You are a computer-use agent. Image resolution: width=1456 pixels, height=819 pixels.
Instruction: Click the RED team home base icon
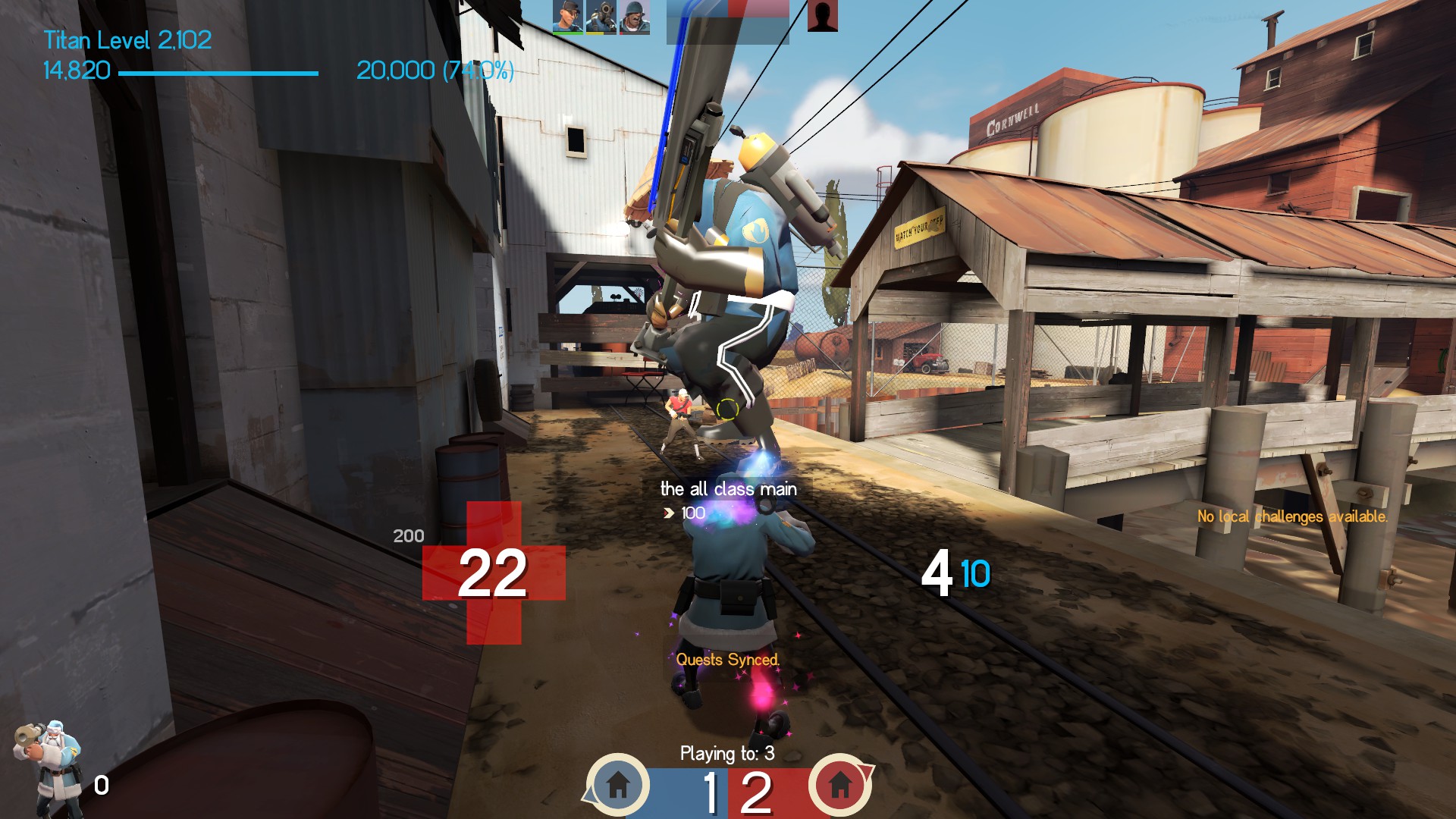pos(839,785)
